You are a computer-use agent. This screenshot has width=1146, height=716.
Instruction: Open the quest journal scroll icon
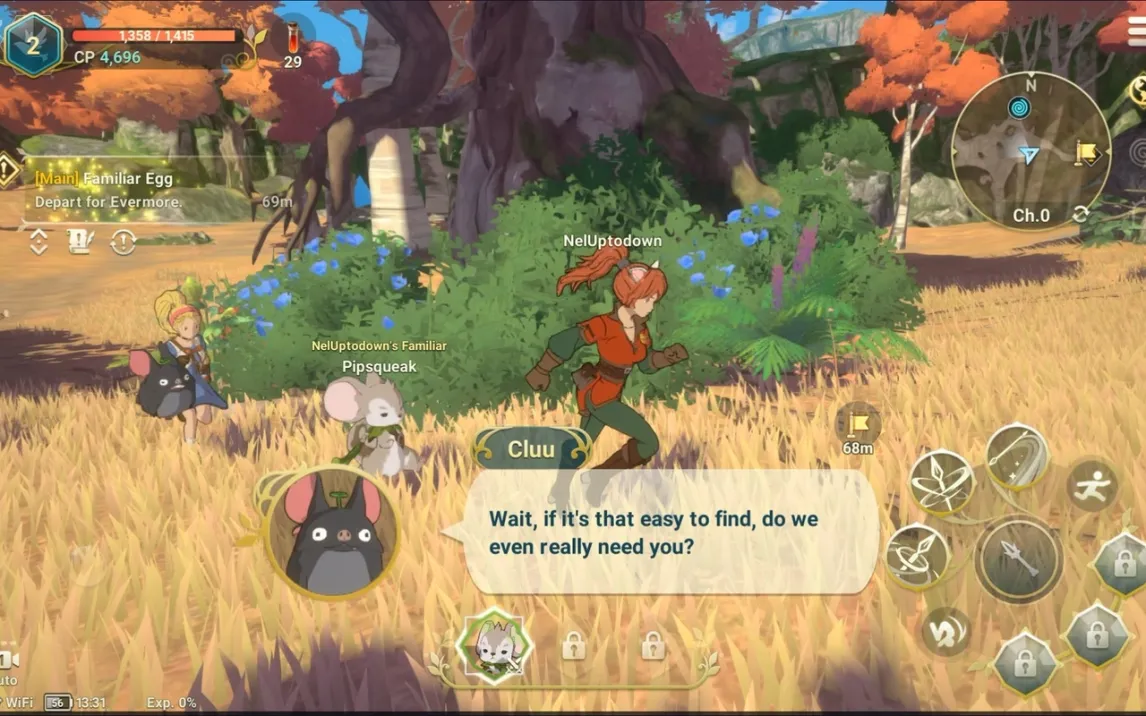pos(81,242)
